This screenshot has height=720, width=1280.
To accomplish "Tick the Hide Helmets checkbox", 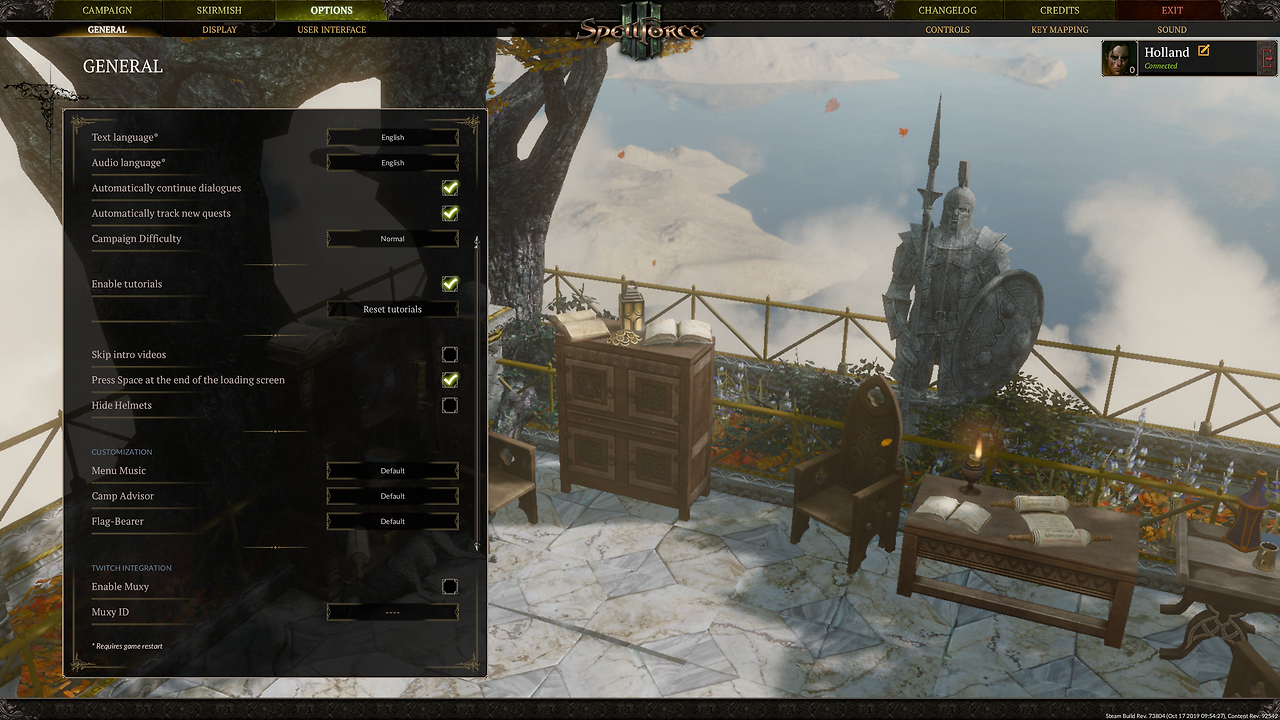I will [450, 405].
